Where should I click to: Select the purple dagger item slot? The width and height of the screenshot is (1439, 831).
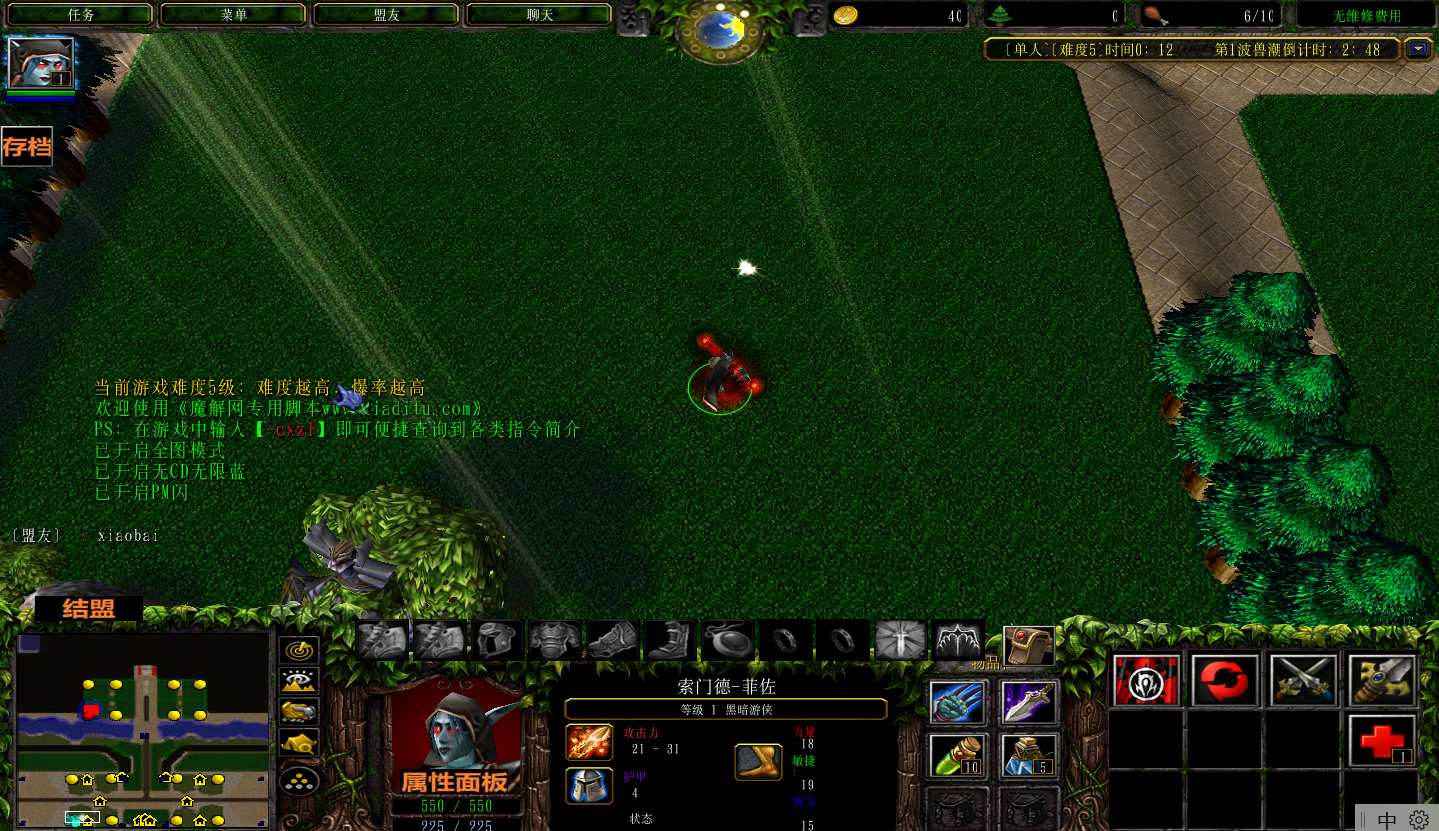1029,702
